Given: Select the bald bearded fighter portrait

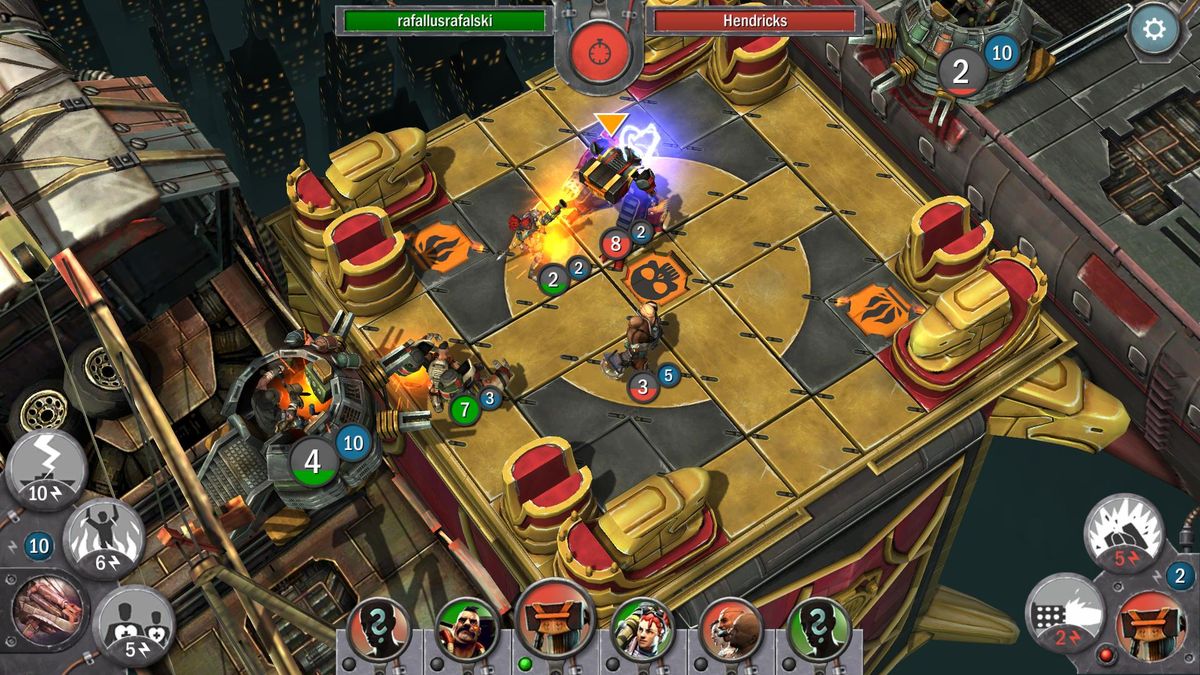Looking at the screenshot, I should click(731, 629).
